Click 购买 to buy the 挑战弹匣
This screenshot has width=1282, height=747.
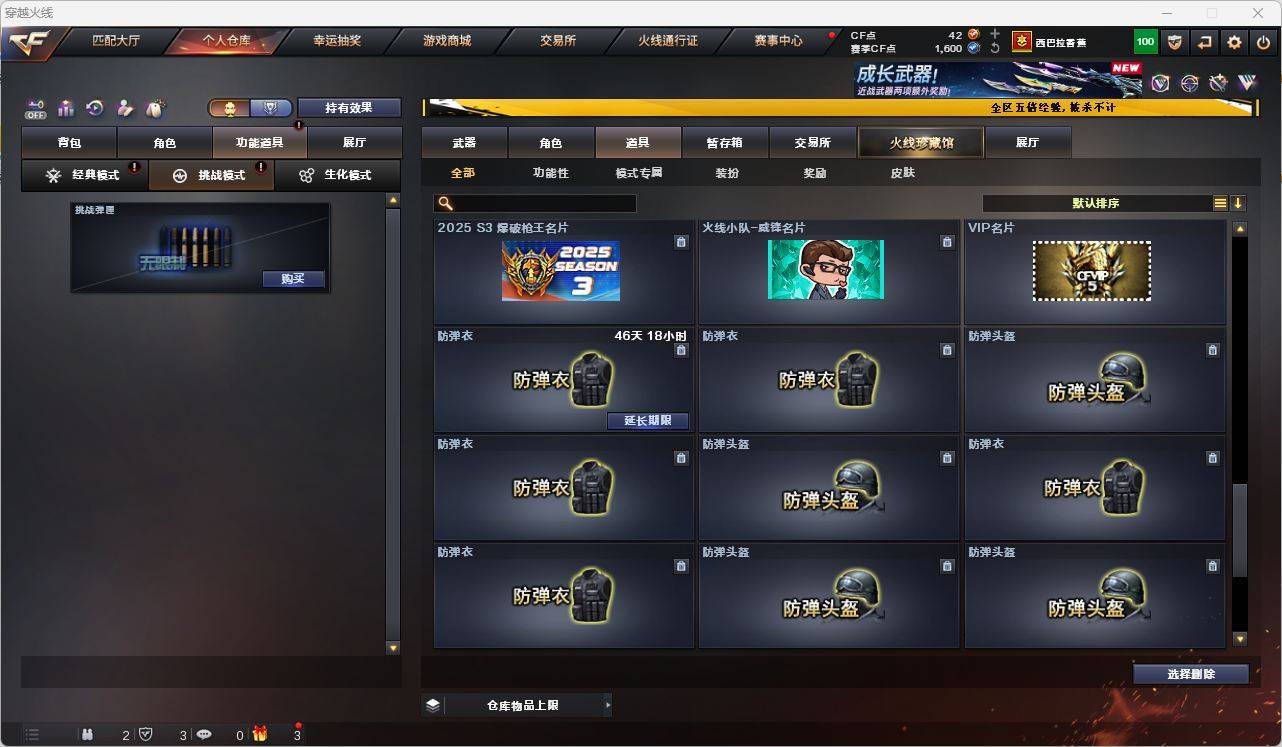tap(292, 279)
